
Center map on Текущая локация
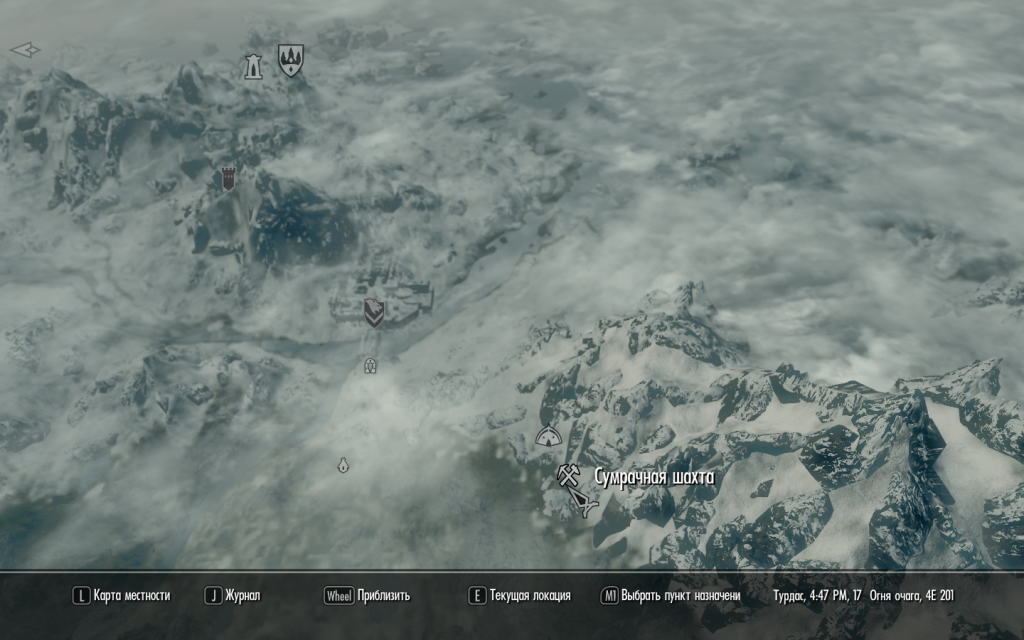tap(520, 596)
